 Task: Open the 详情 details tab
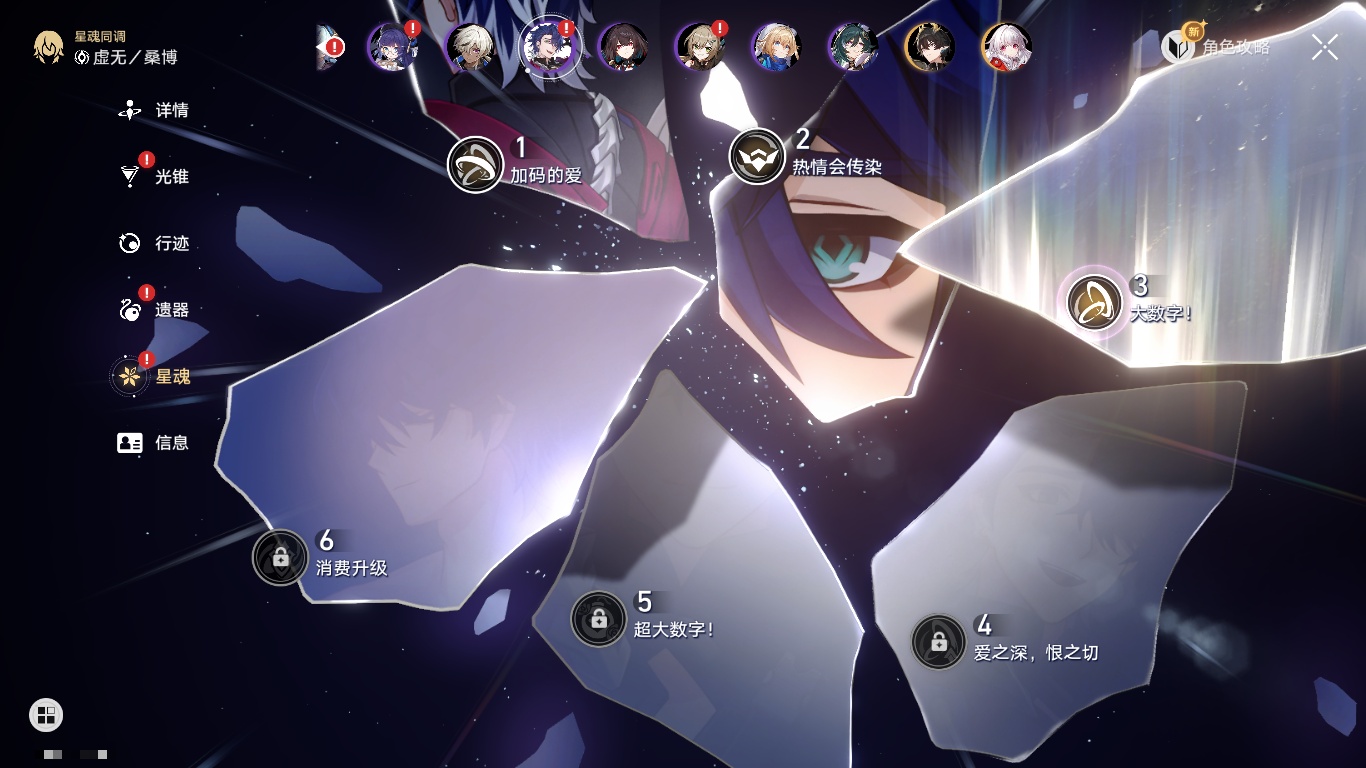pos(155,110)
